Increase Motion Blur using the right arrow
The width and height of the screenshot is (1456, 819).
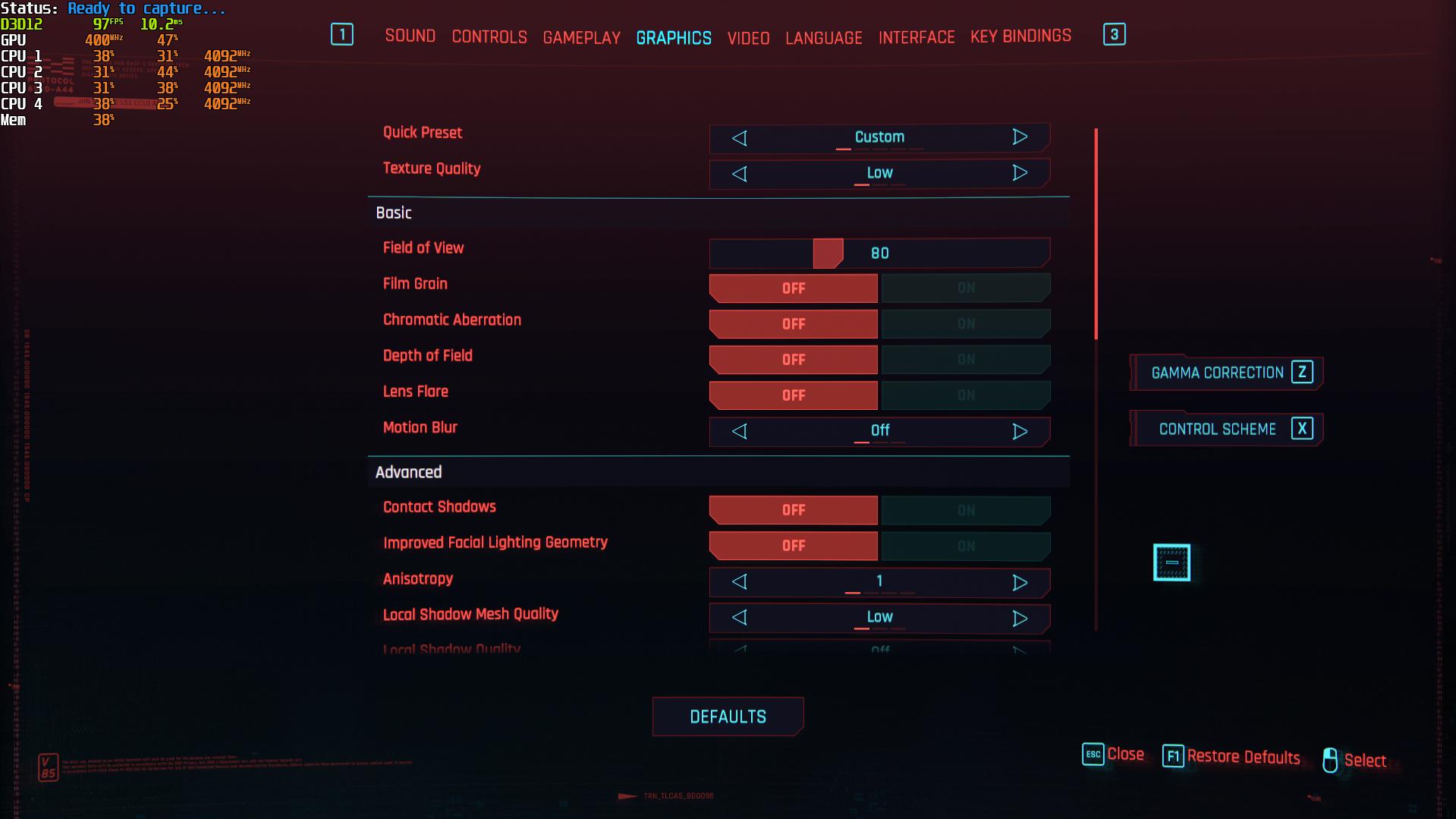click(x=1020, y=432)
